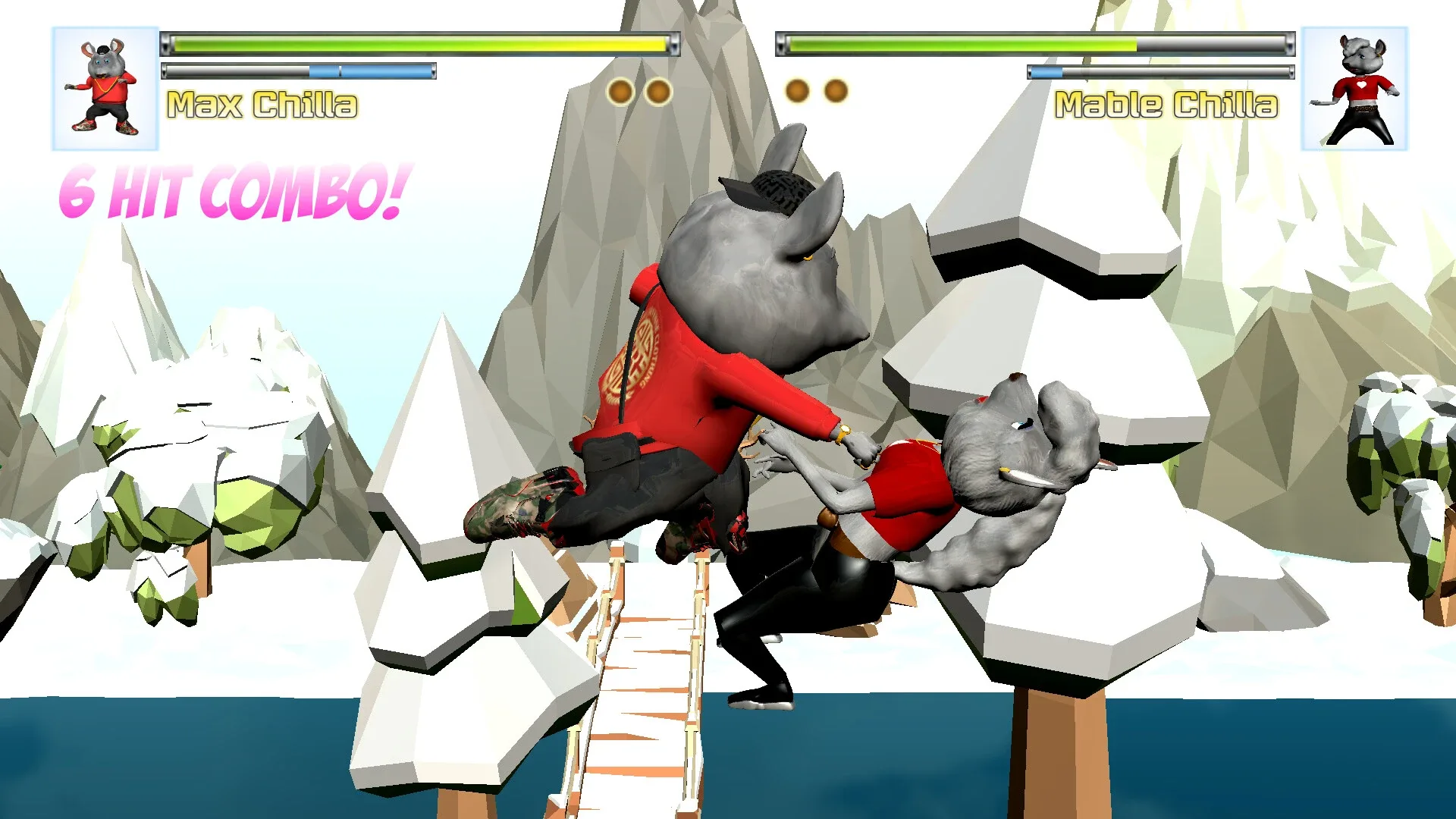Click Mable Chilla's blue special meter bar
1456x819 pixels.
pos(1046,73)
